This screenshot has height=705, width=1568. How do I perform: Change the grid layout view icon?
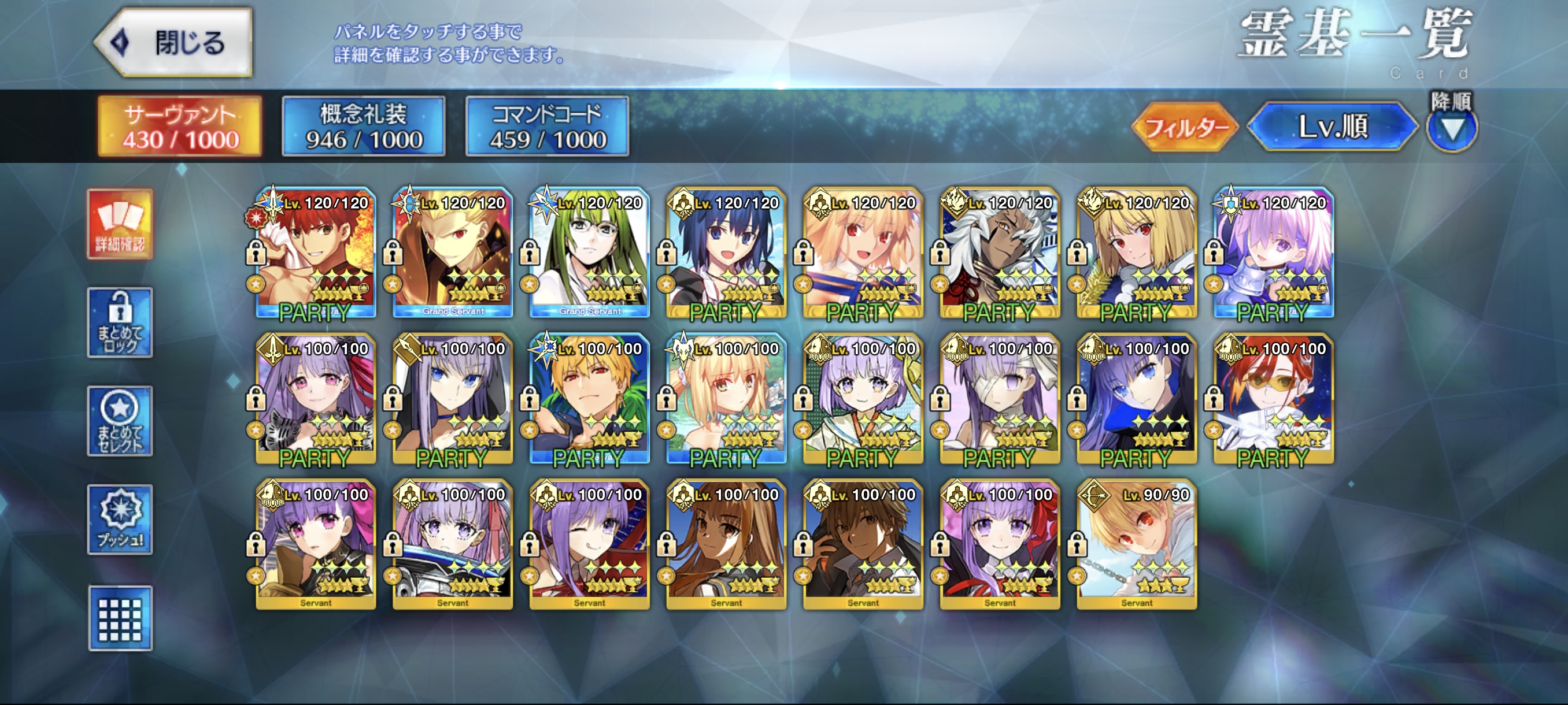(120, 618)
